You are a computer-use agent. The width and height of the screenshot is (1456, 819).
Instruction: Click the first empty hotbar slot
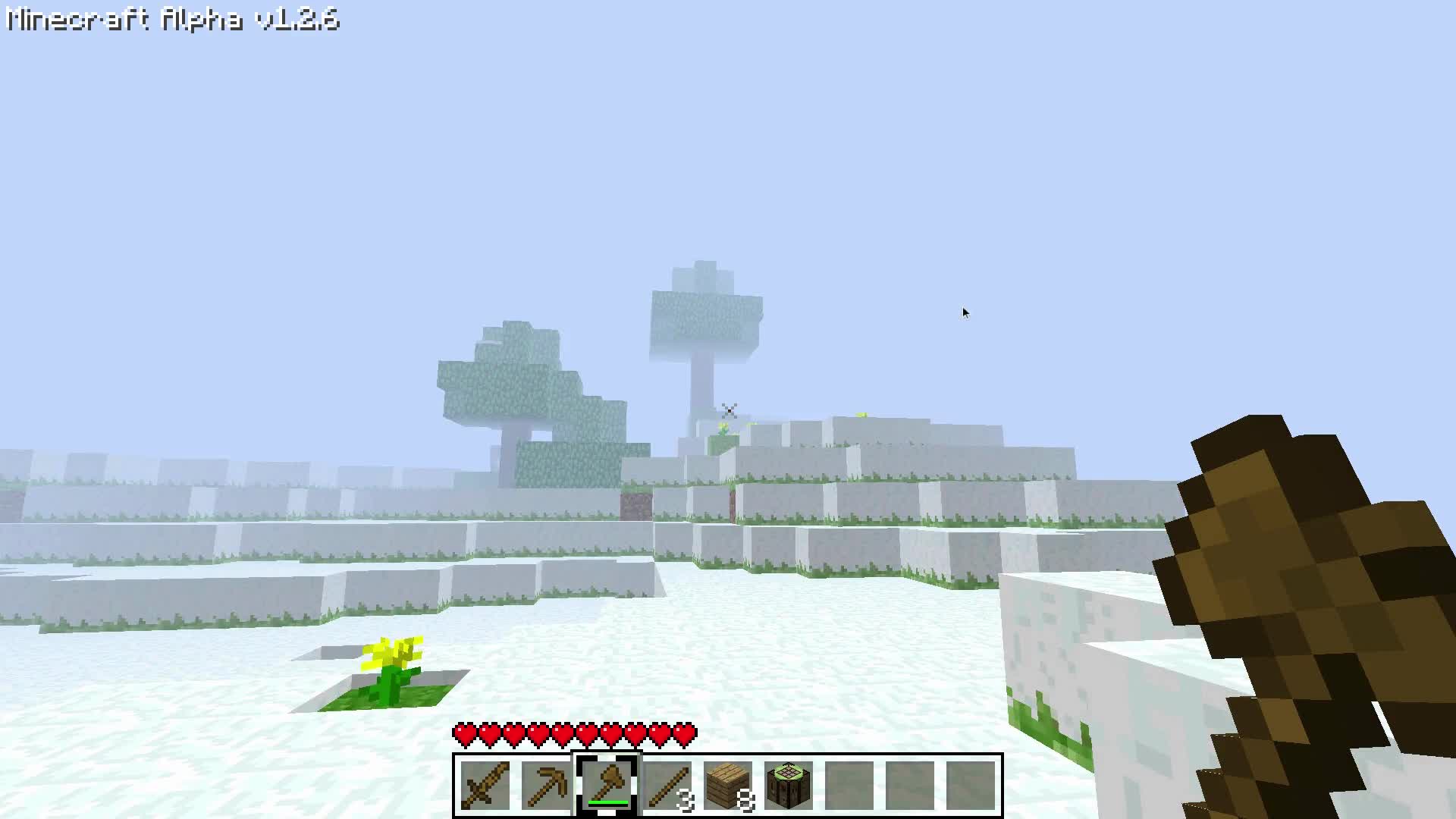pos(849,786)
